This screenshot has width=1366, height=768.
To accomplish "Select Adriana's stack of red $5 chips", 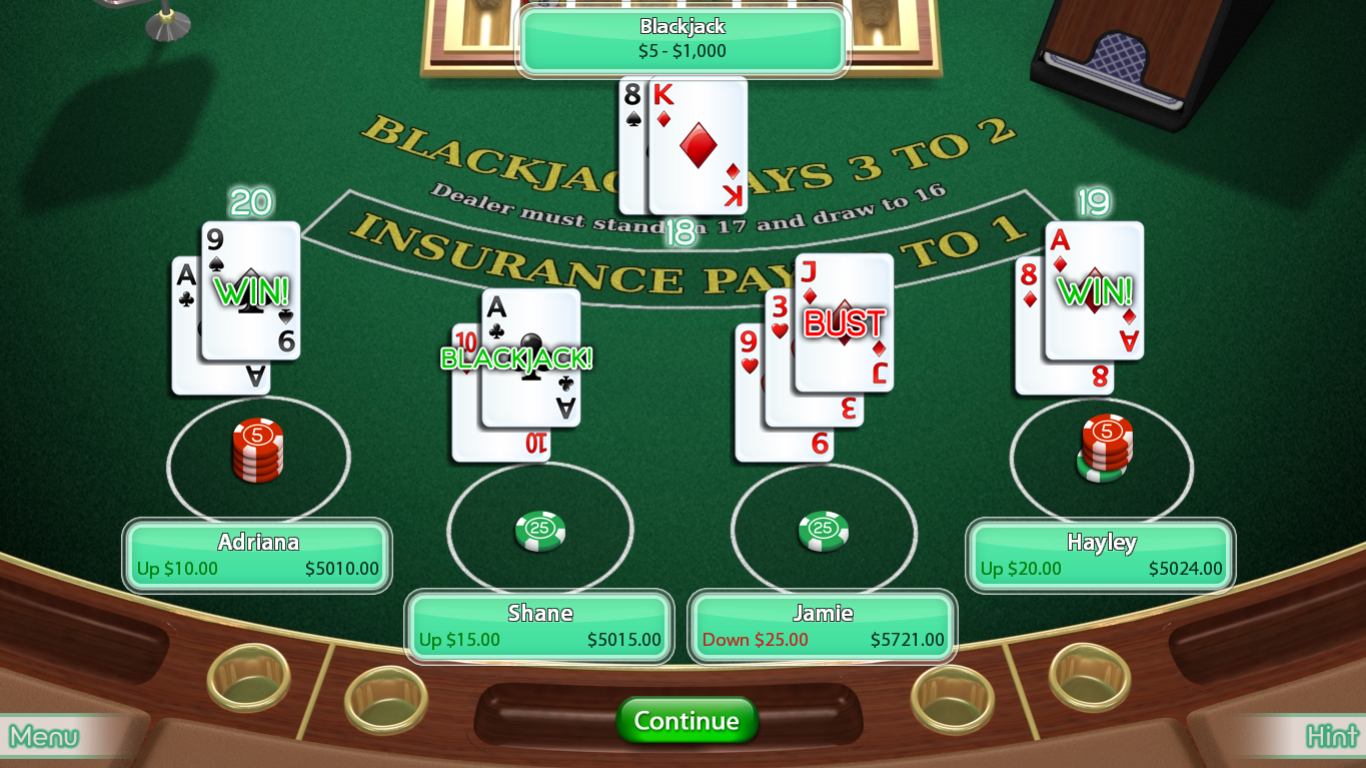I will 258,450.
